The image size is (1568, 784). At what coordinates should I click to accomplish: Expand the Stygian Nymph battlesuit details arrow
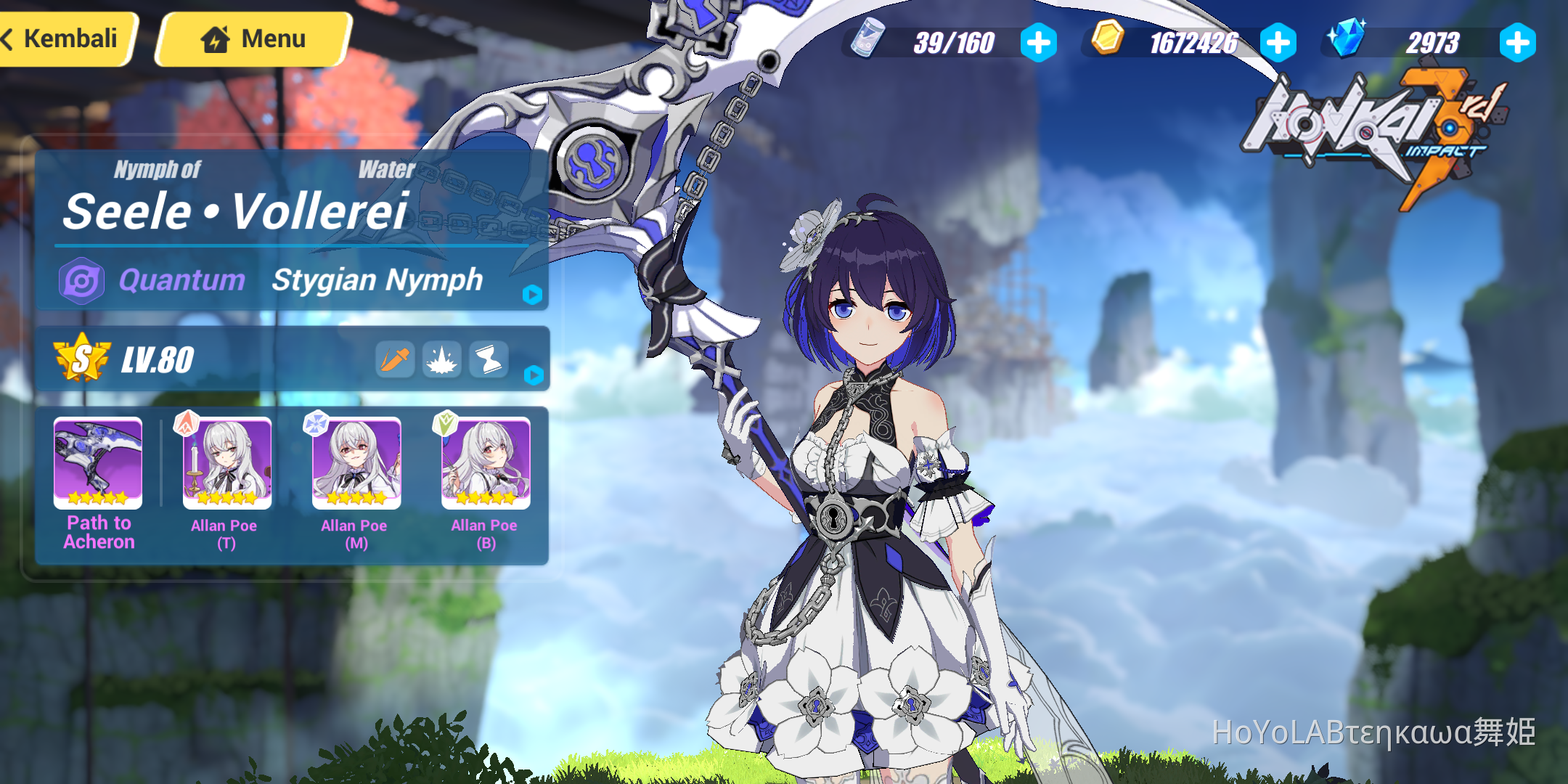(534, 293)
